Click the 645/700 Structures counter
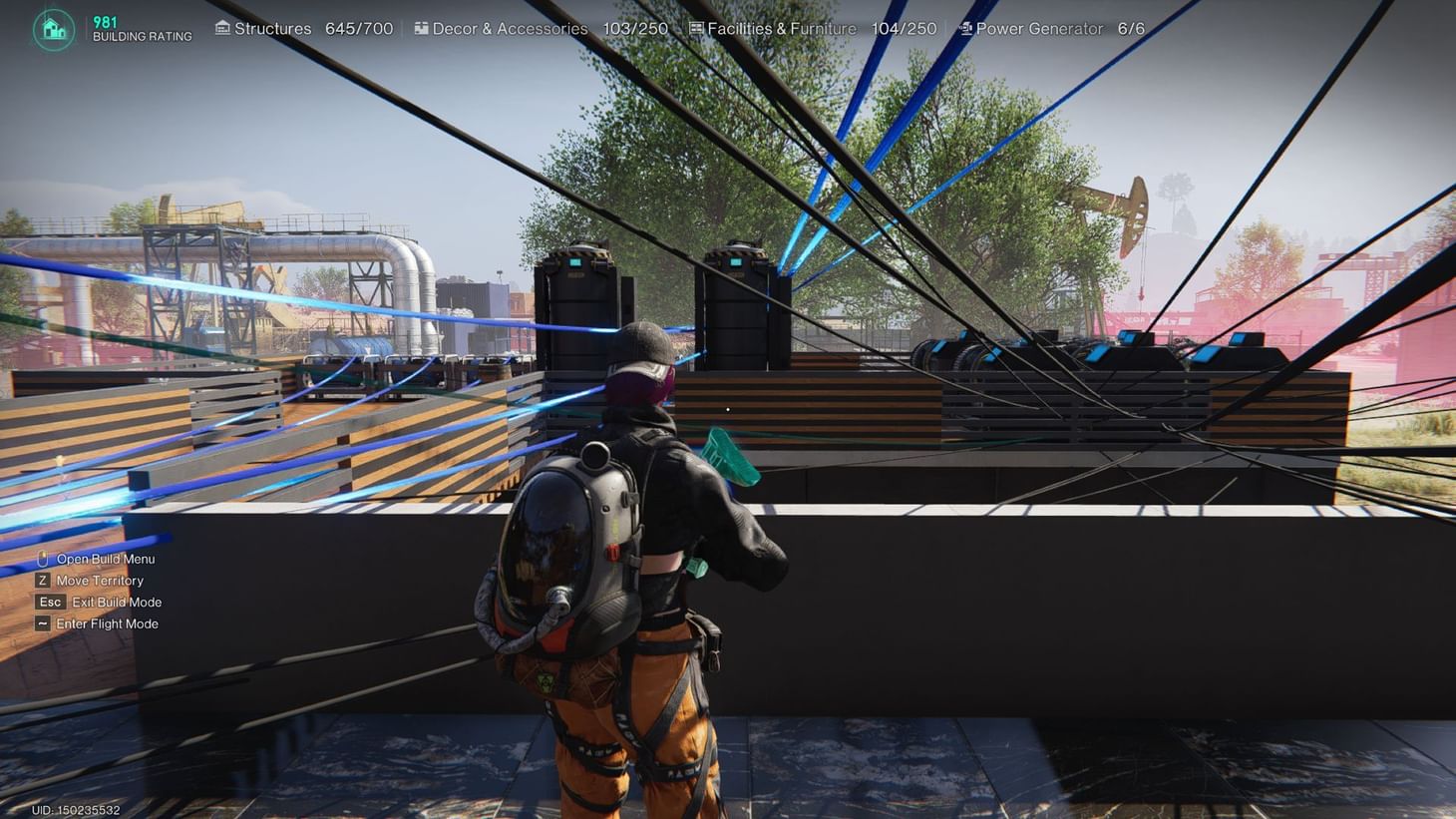 (x=358, y=28)
